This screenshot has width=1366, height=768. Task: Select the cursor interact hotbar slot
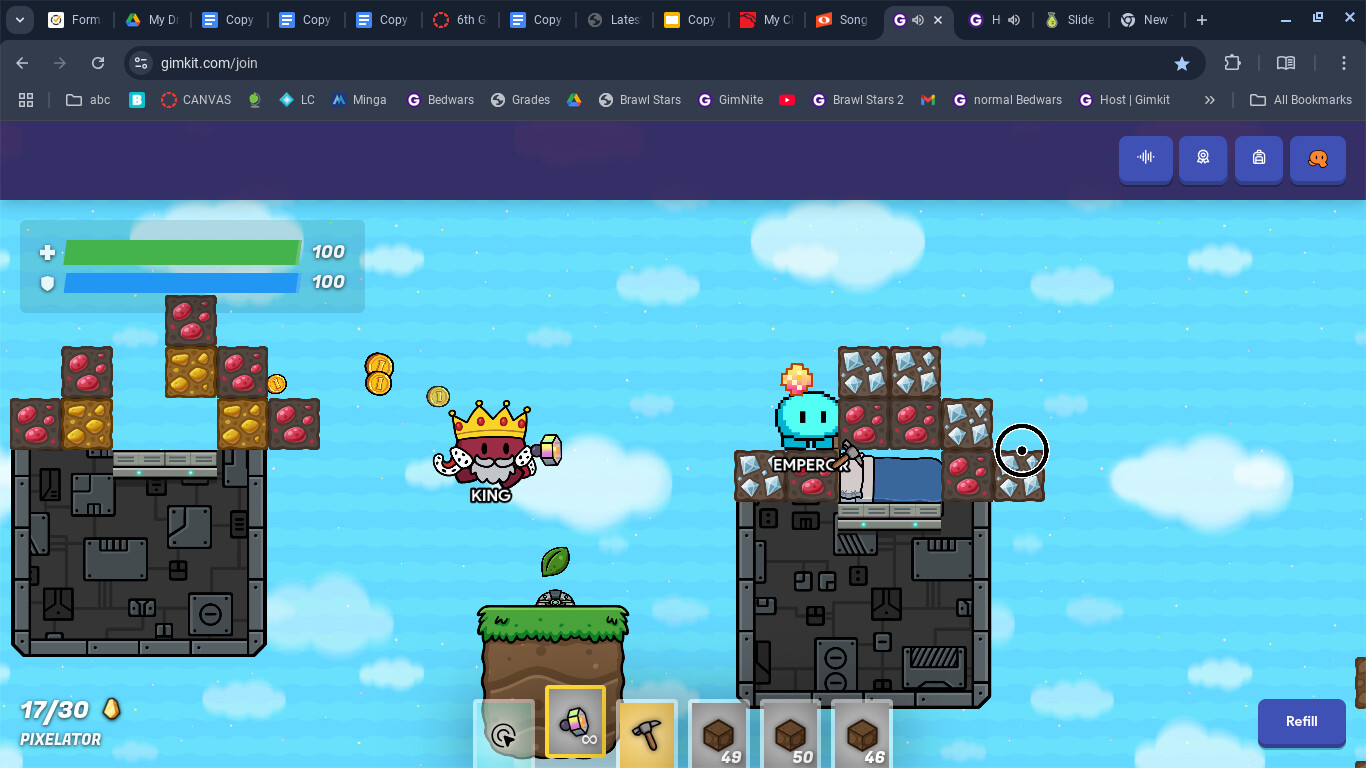coord(504,735)
